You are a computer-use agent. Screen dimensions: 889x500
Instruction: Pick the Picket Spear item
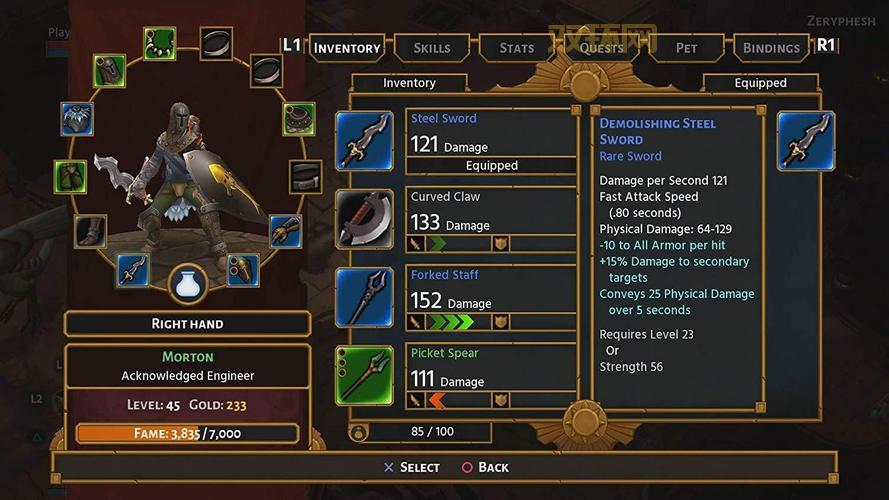tap(490, 374)
